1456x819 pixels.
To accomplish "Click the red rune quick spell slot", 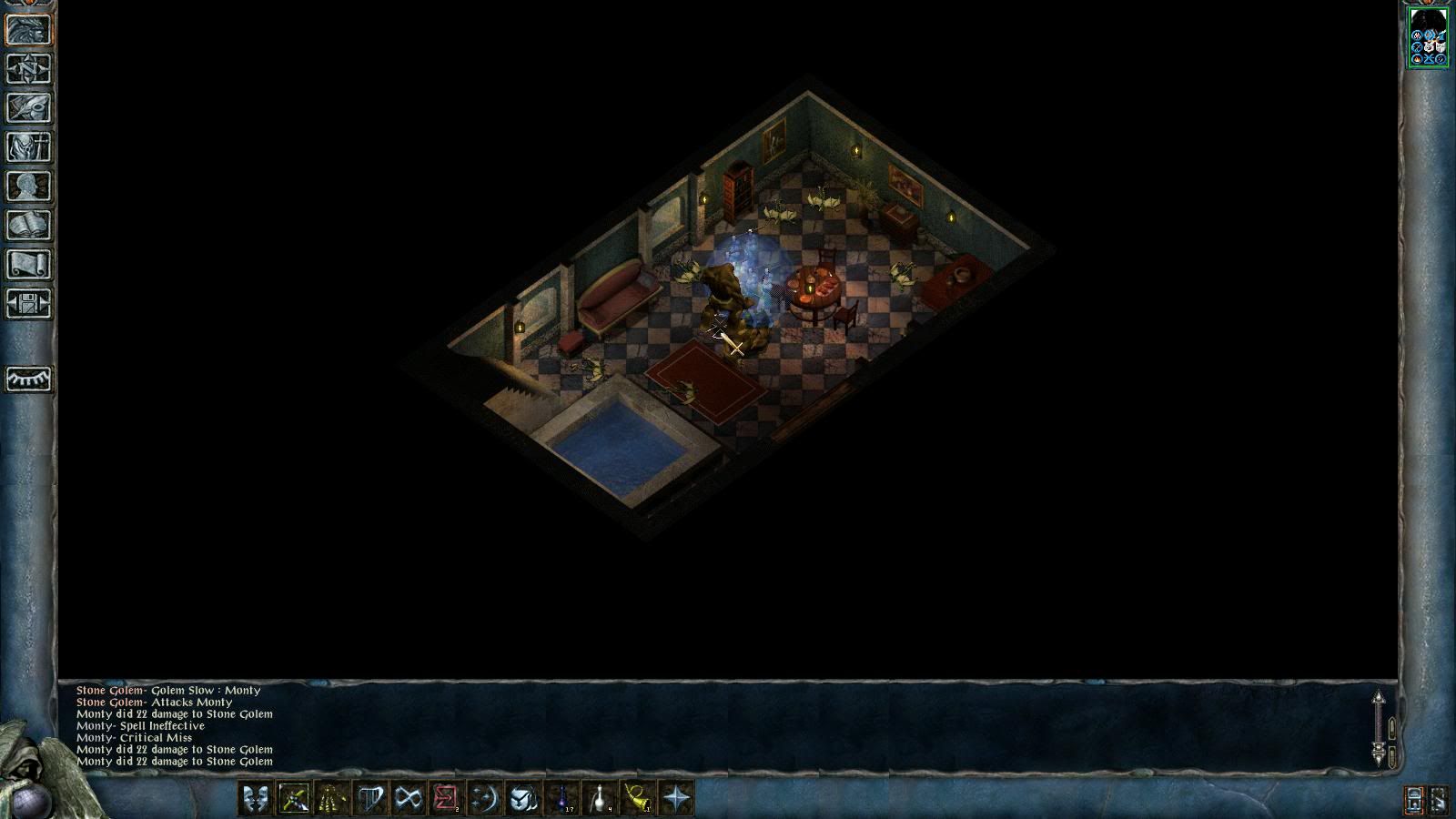I will coord(446,799).
